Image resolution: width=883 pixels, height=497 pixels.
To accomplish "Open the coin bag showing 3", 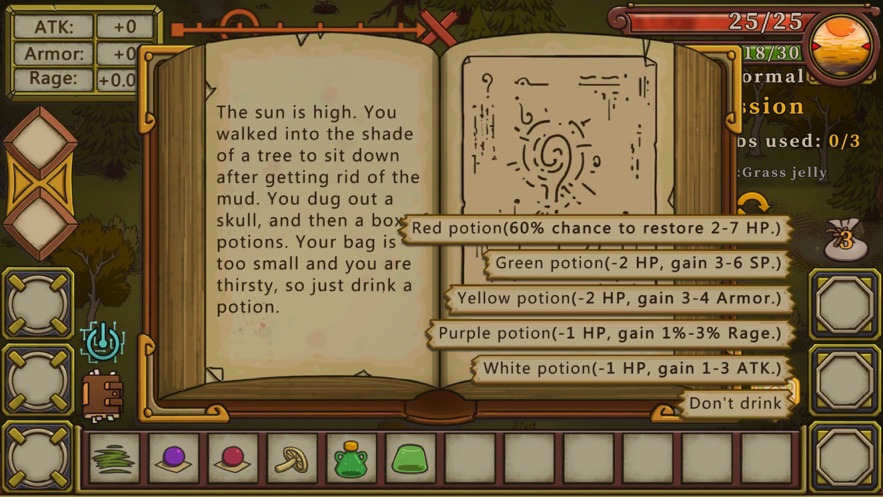I will [846, 240].
